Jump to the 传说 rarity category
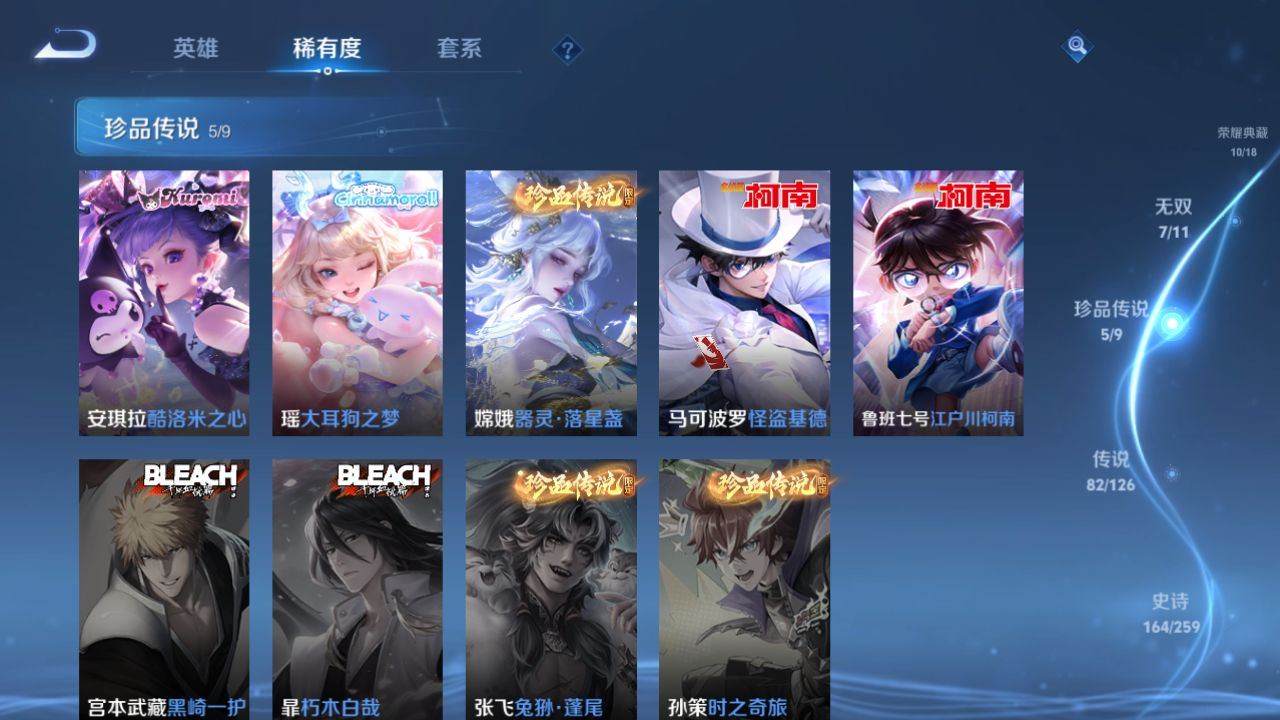 pos(1110,470)
